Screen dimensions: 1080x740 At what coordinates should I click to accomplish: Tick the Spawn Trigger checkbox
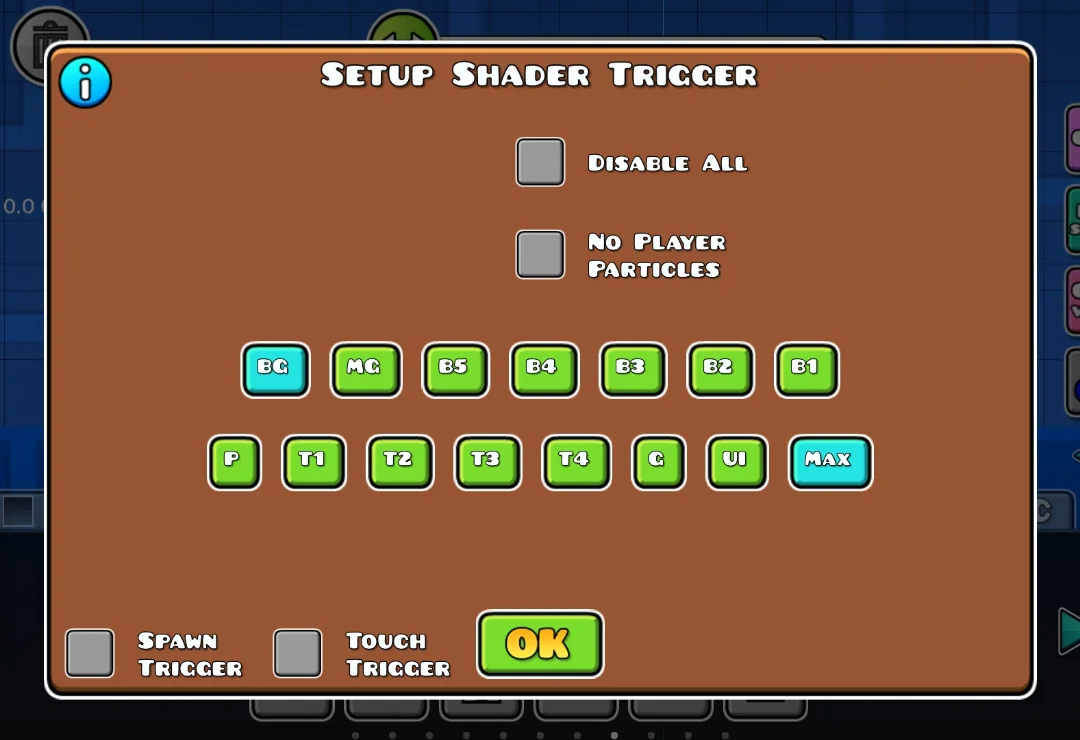(x=90, y=653)
